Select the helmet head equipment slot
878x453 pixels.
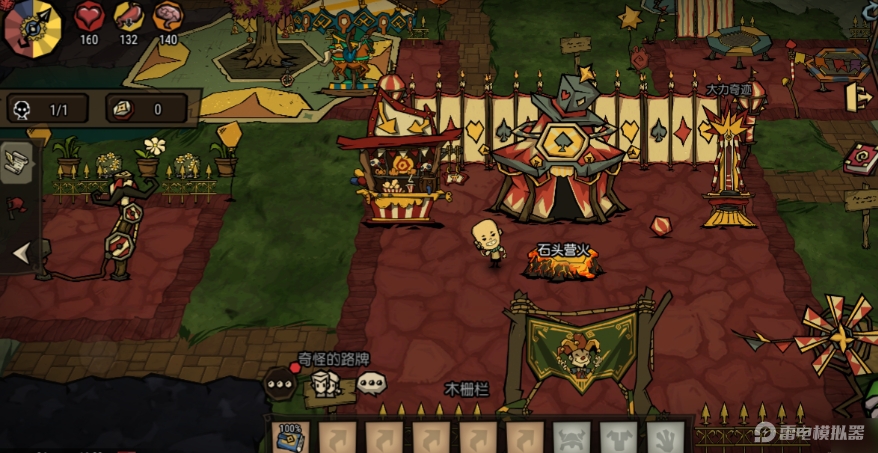pos(571,438)
